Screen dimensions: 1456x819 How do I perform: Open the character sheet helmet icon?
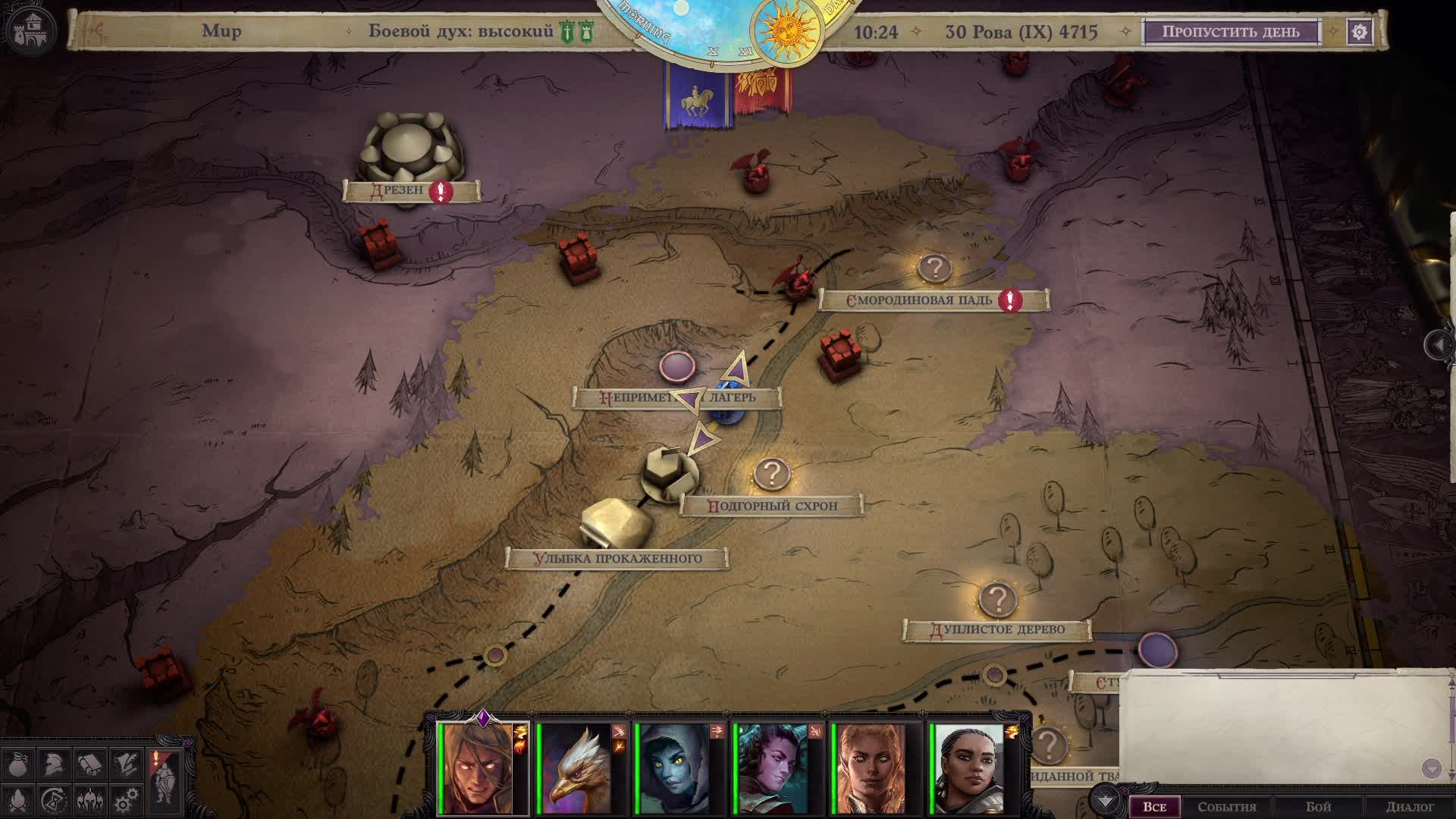[53, 762]
